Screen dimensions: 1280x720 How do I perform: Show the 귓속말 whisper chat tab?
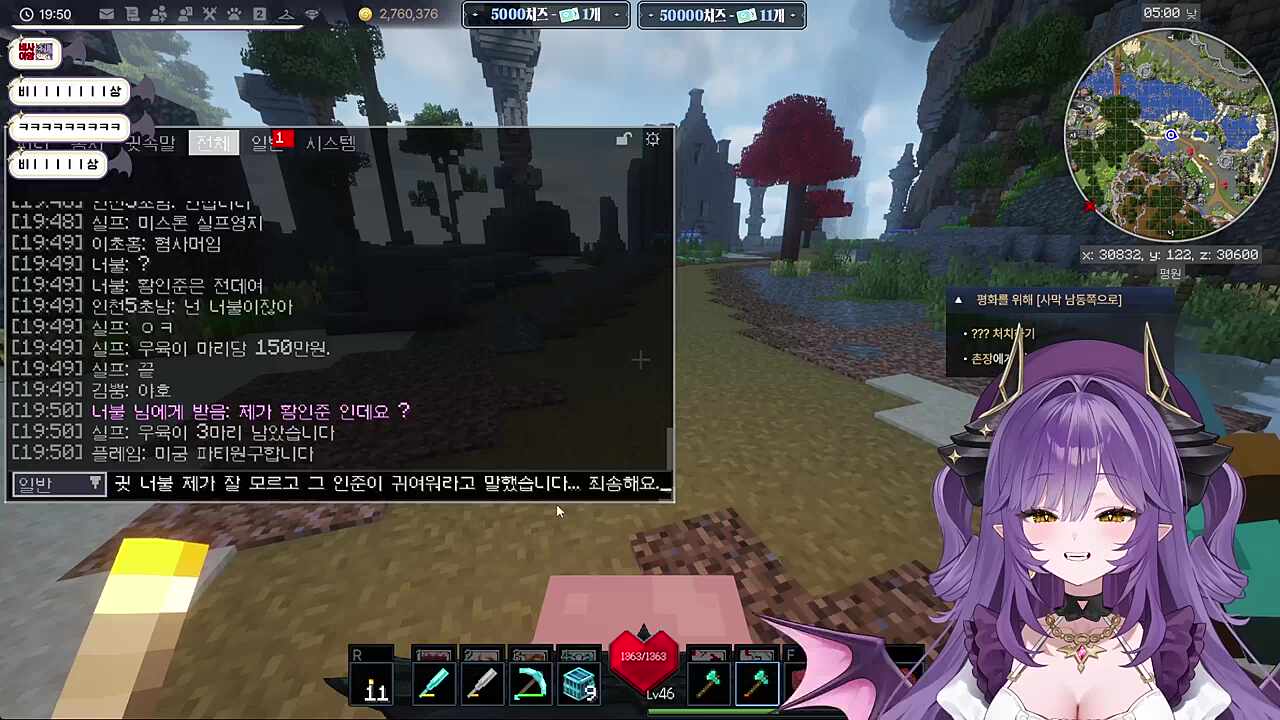(150, 143)
